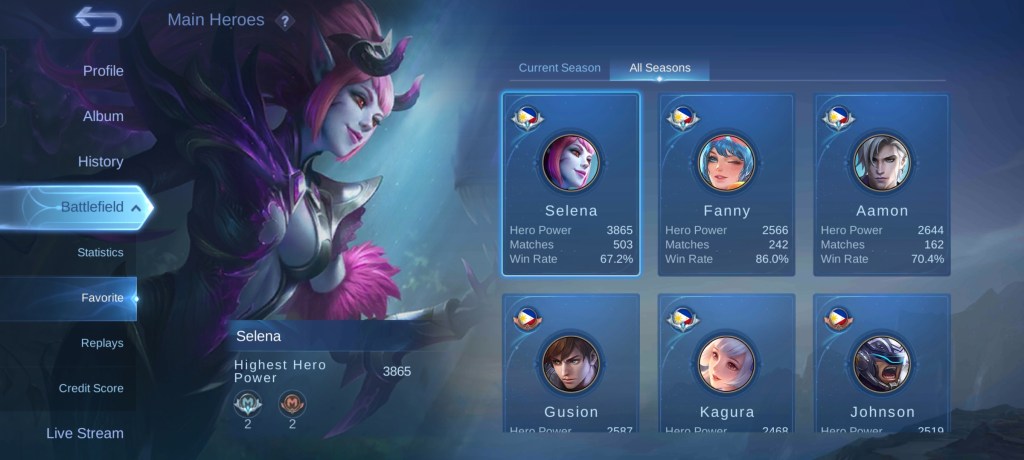Open the Profile menu entry

point(103,71)
